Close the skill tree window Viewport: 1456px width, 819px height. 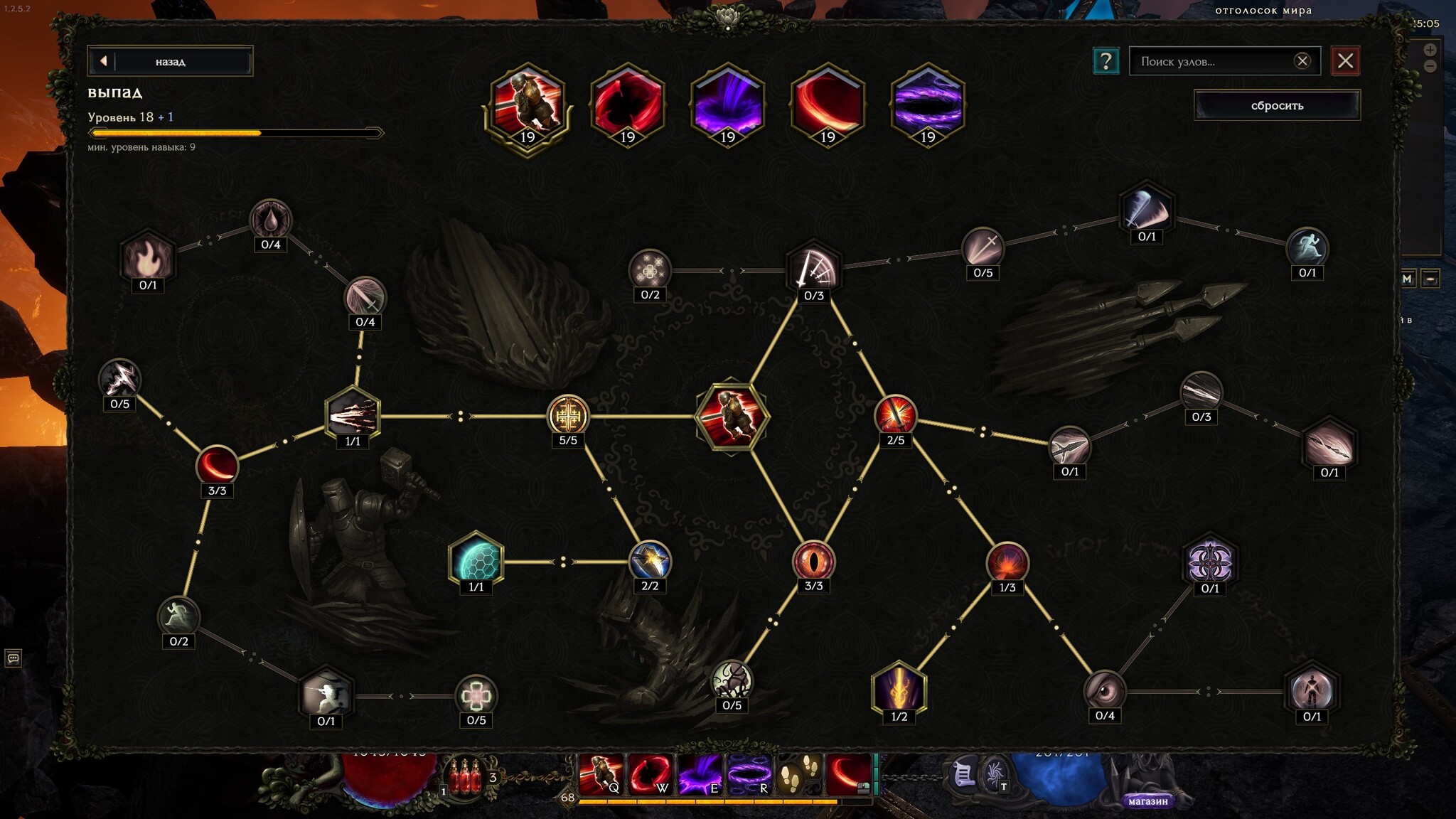coord(1345,61)
